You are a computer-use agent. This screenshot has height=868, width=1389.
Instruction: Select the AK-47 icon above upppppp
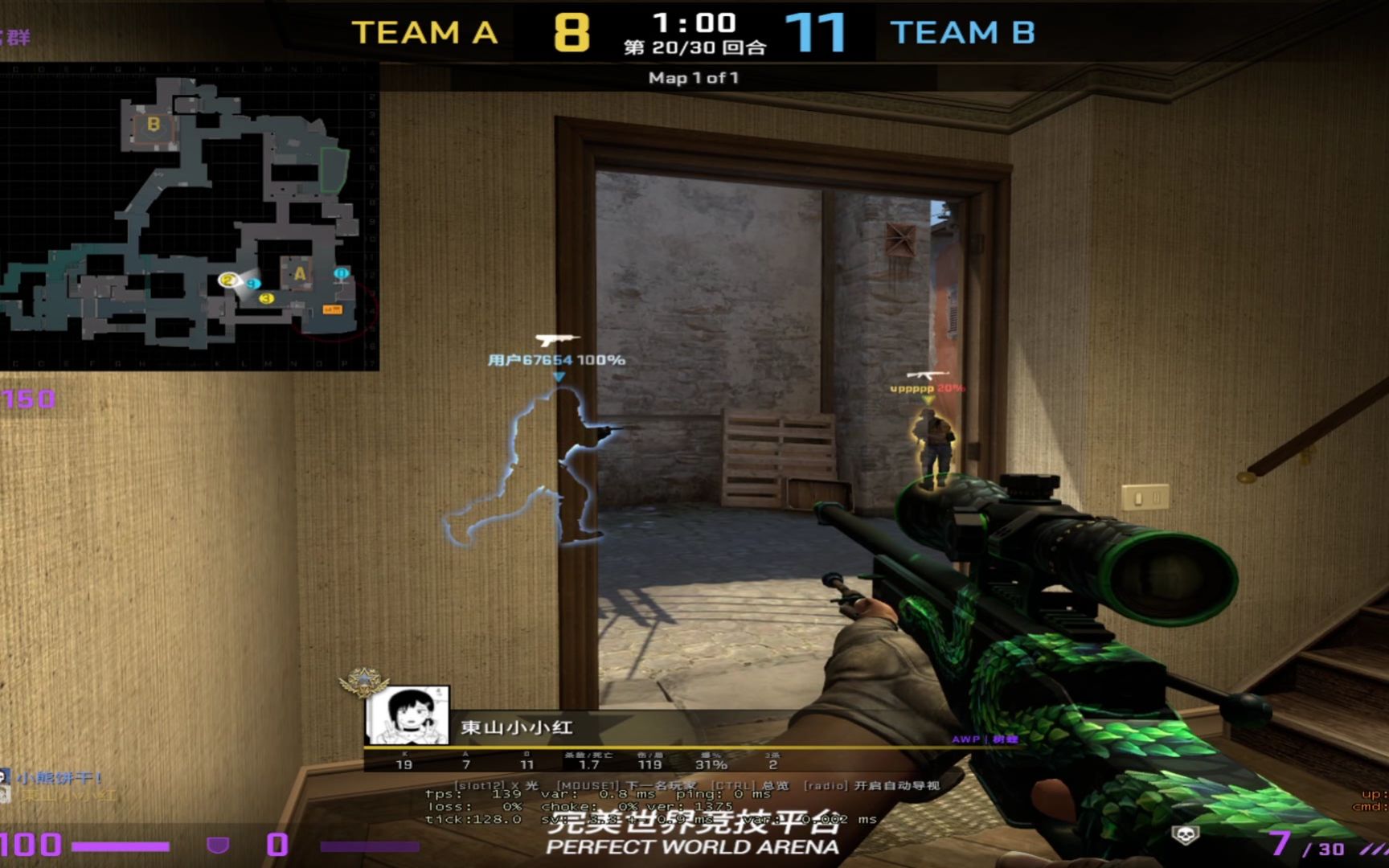(926, 374)
